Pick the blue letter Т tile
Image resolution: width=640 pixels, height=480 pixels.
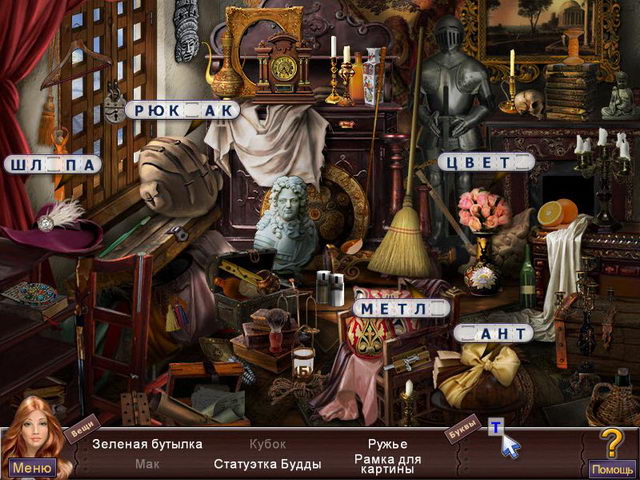494,427
